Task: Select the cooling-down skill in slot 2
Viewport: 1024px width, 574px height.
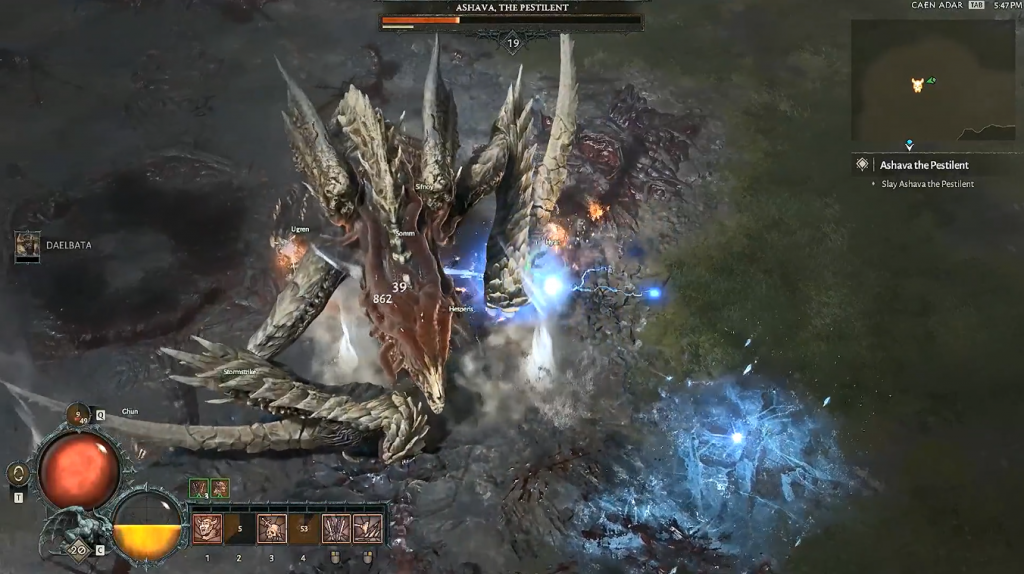Action: point(239,528)
